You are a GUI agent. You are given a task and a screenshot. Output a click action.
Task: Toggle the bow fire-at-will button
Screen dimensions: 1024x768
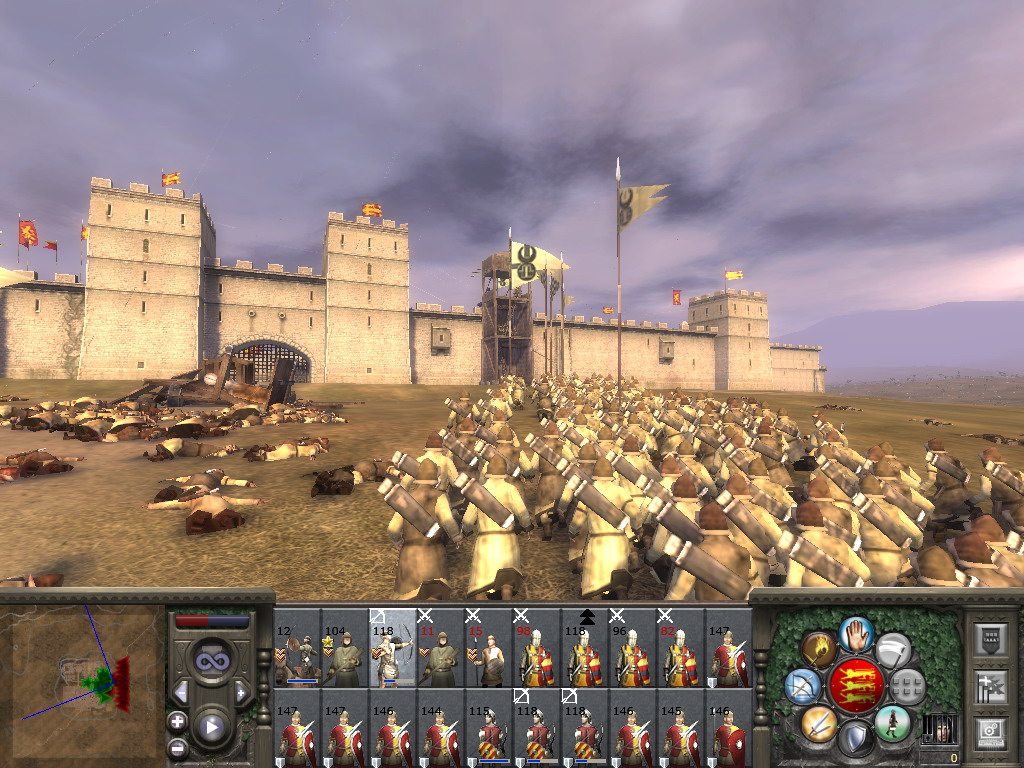(803, 686)
